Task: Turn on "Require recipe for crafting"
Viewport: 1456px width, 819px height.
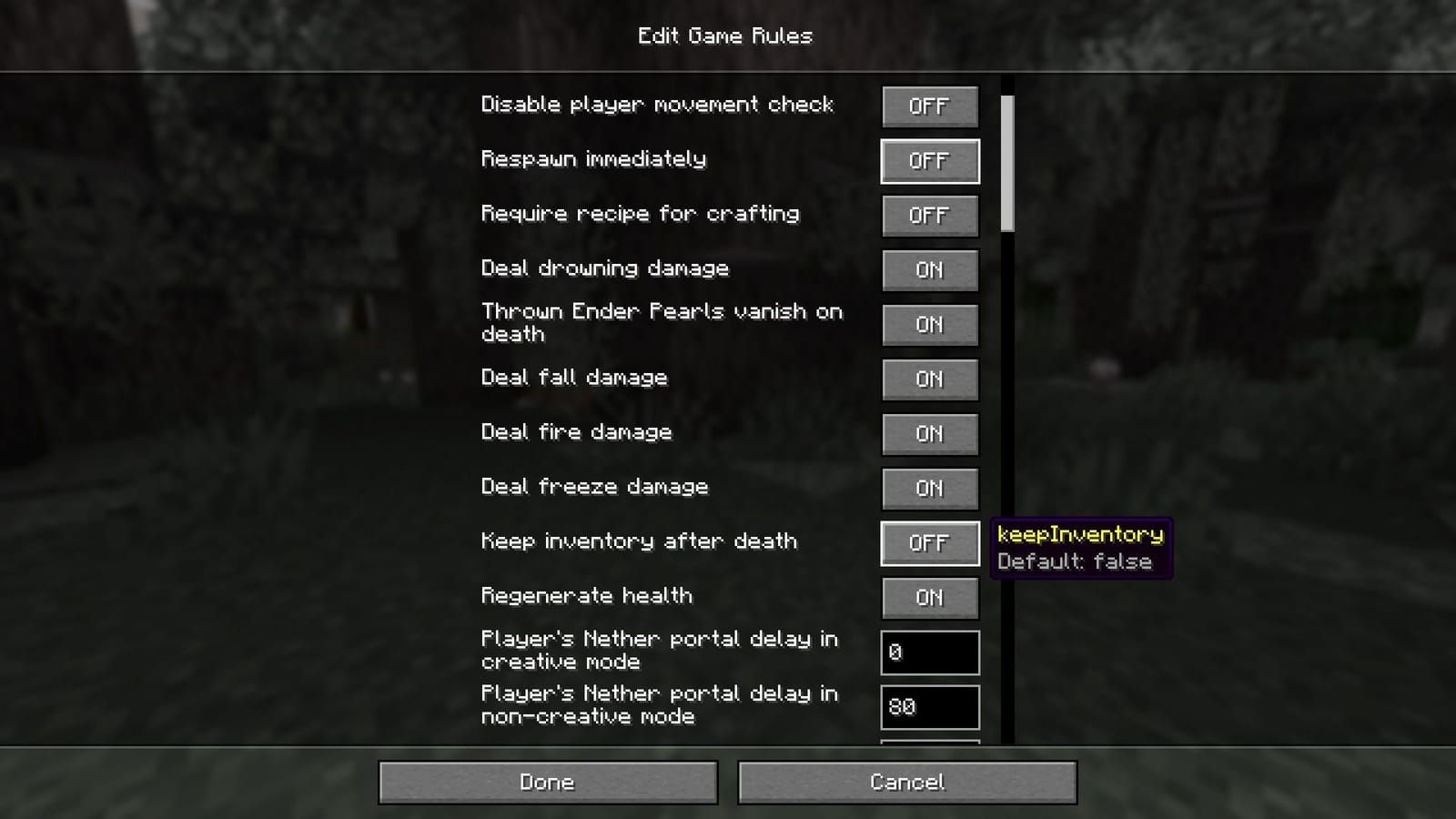Action: click(x=929, y=216)
